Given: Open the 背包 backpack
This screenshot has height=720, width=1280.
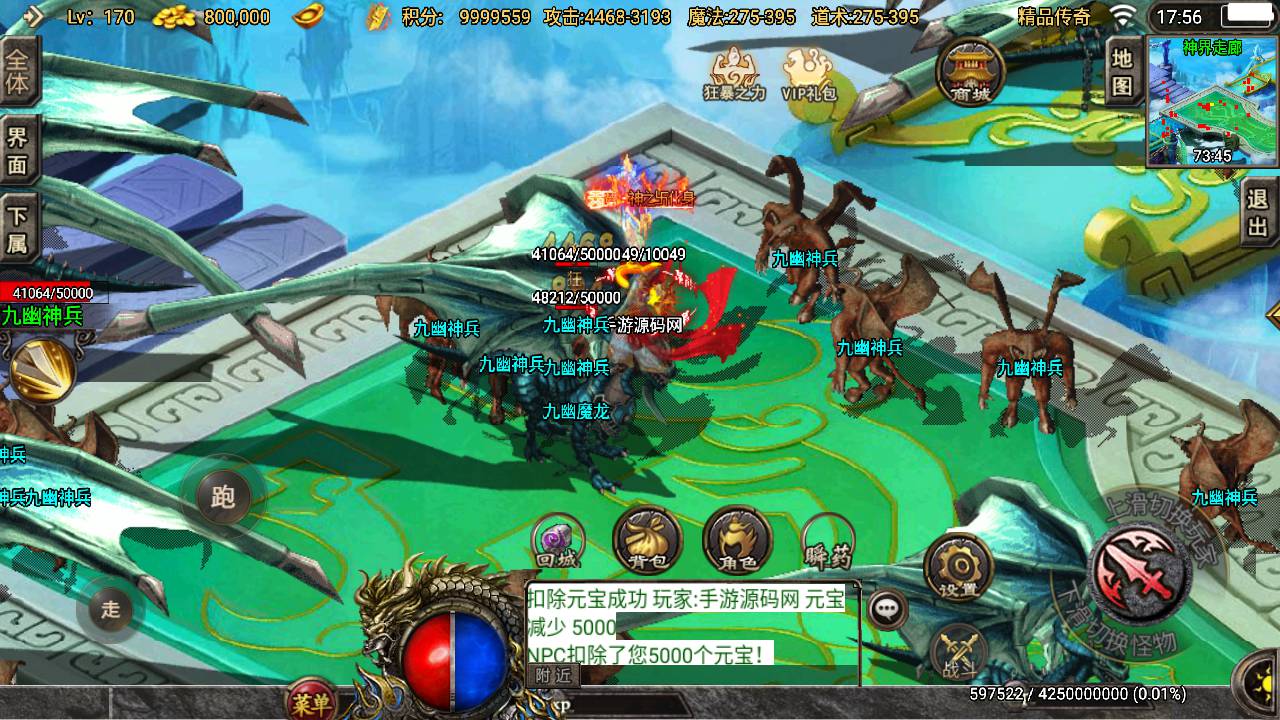Looking at the screenshot, I should point(647,541).
